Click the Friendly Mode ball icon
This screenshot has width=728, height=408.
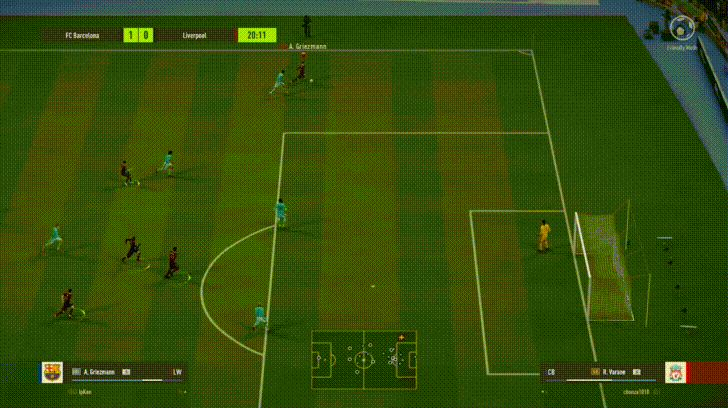685,28
